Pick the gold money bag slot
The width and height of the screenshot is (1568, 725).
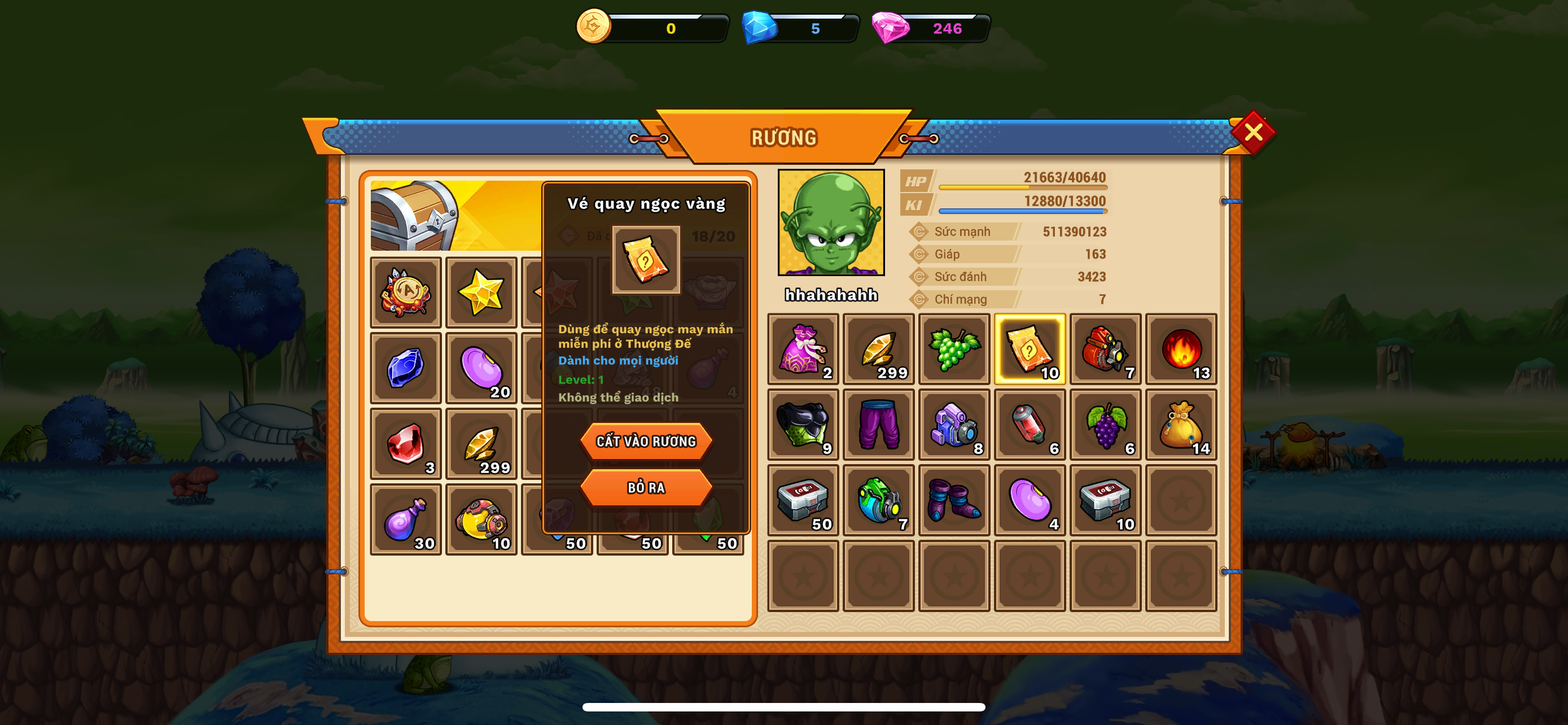pos(1180,425)
